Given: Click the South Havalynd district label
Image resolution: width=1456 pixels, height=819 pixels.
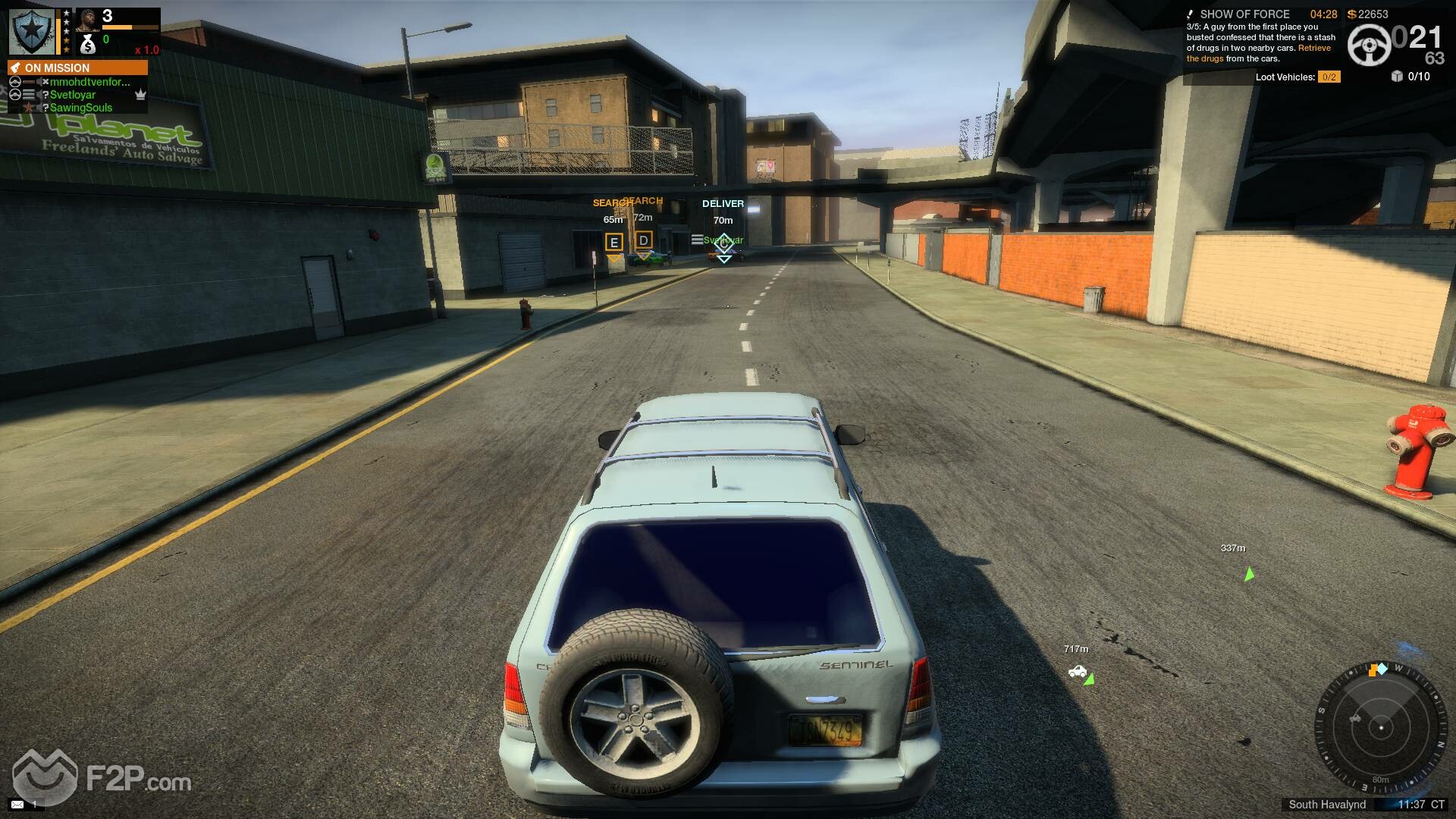Looking at the screenshot, I should pos(1327,805).
